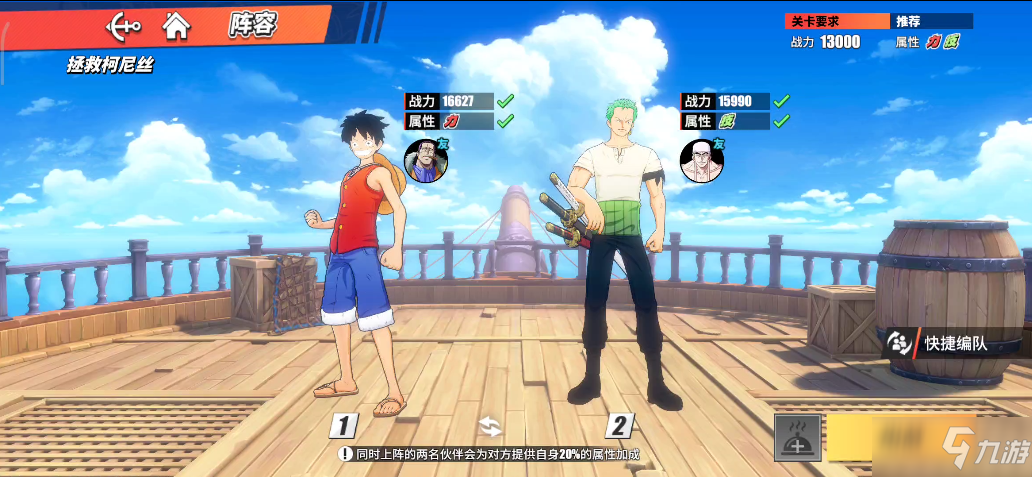Go back with the anchor arrow button
This screenshot has width=1032, height=477.
point(125,25)
